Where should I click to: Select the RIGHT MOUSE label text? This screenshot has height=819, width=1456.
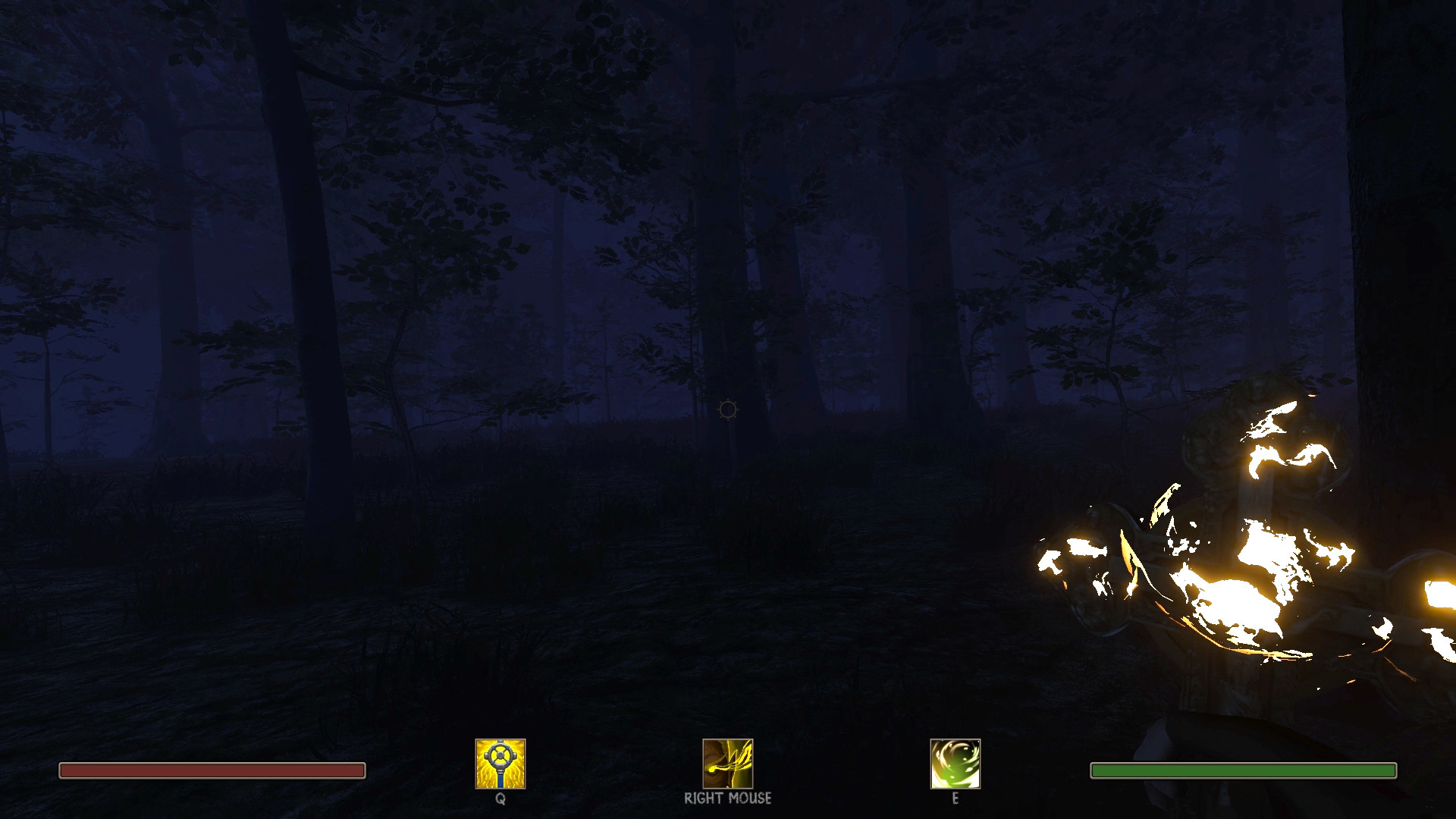[x=726, y=798]
